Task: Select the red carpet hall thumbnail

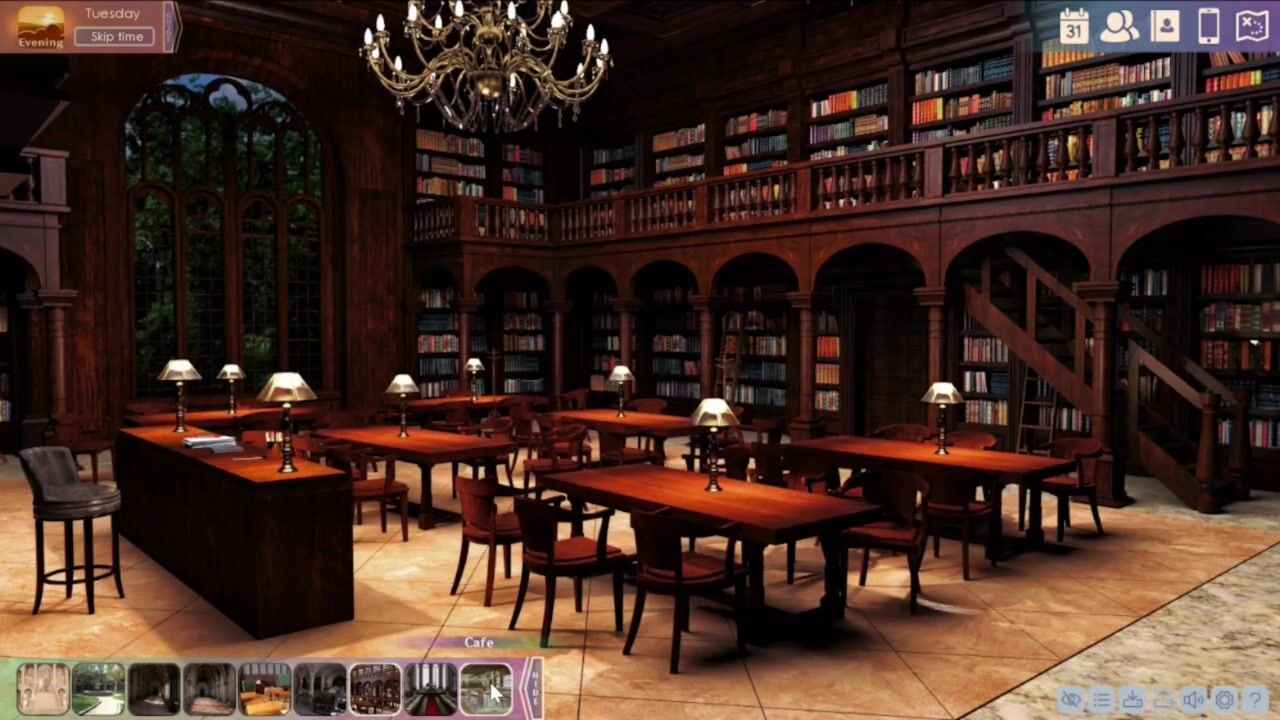Action: [x=431, y=689]
